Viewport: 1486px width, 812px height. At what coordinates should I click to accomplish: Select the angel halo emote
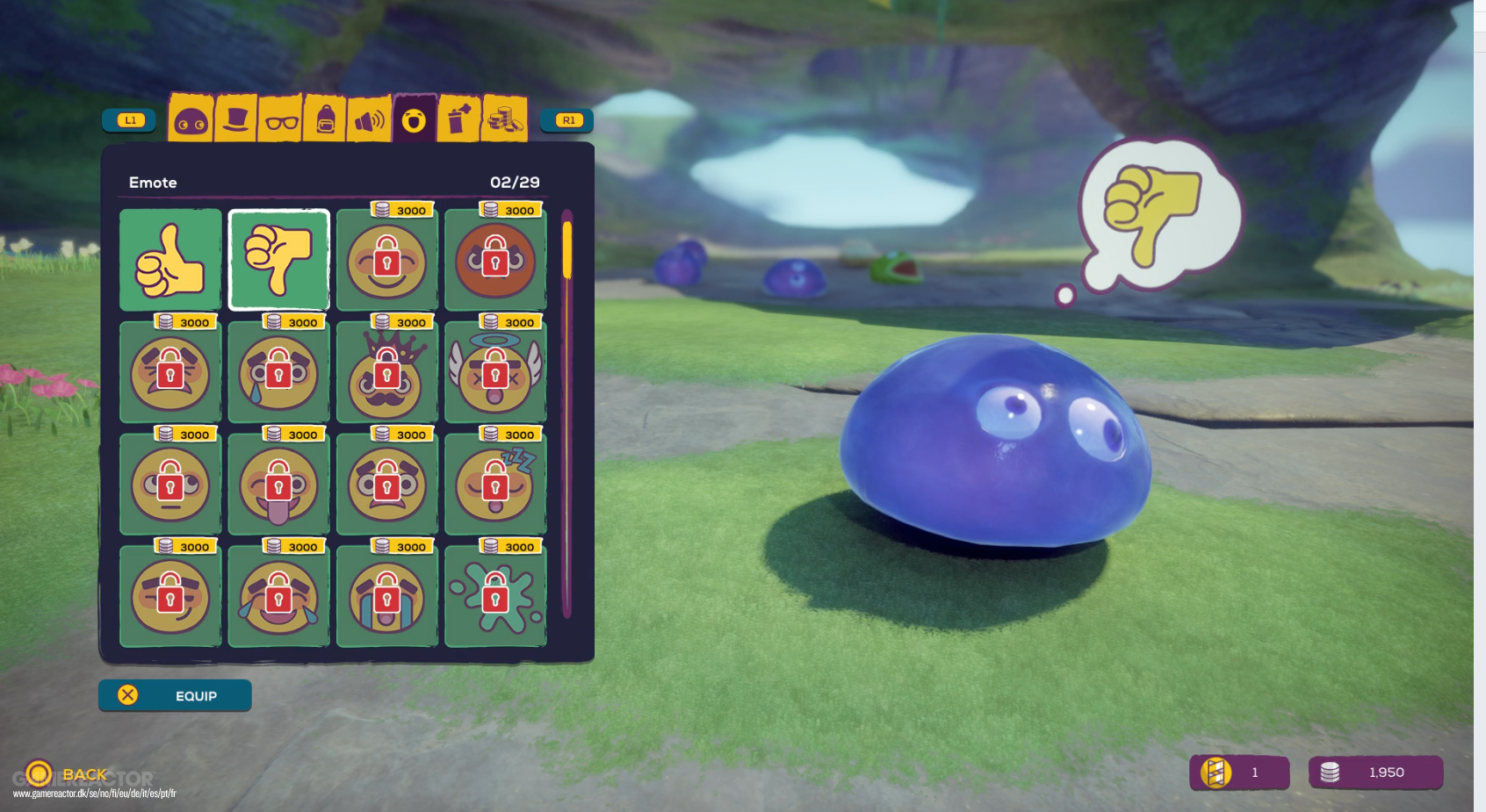[x=494, y=373]
